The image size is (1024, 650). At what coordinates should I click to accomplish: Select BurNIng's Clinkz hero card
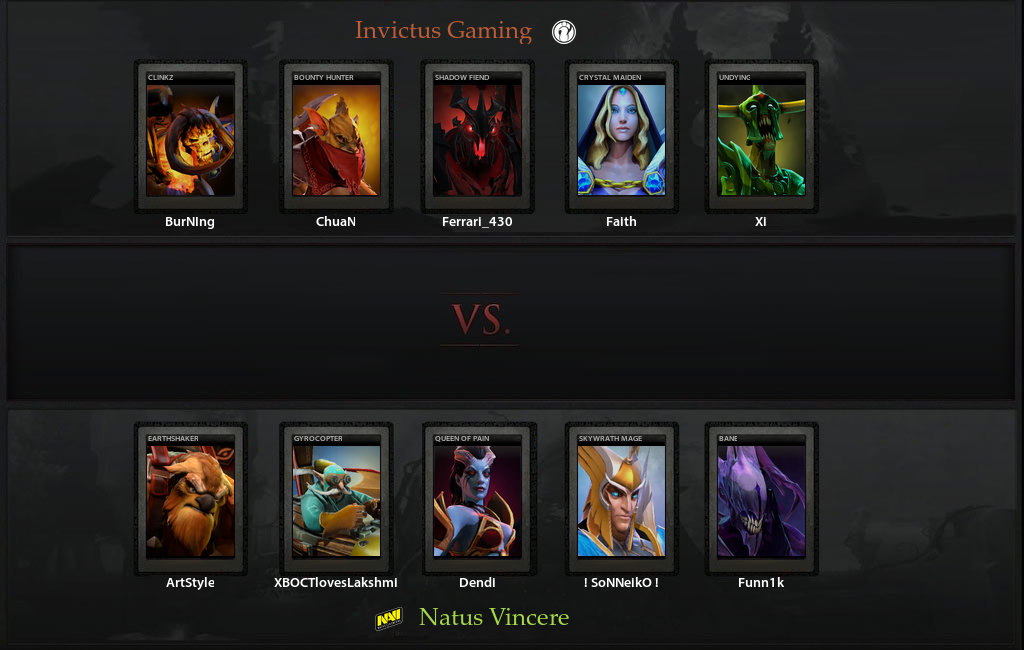coord(190,138)
